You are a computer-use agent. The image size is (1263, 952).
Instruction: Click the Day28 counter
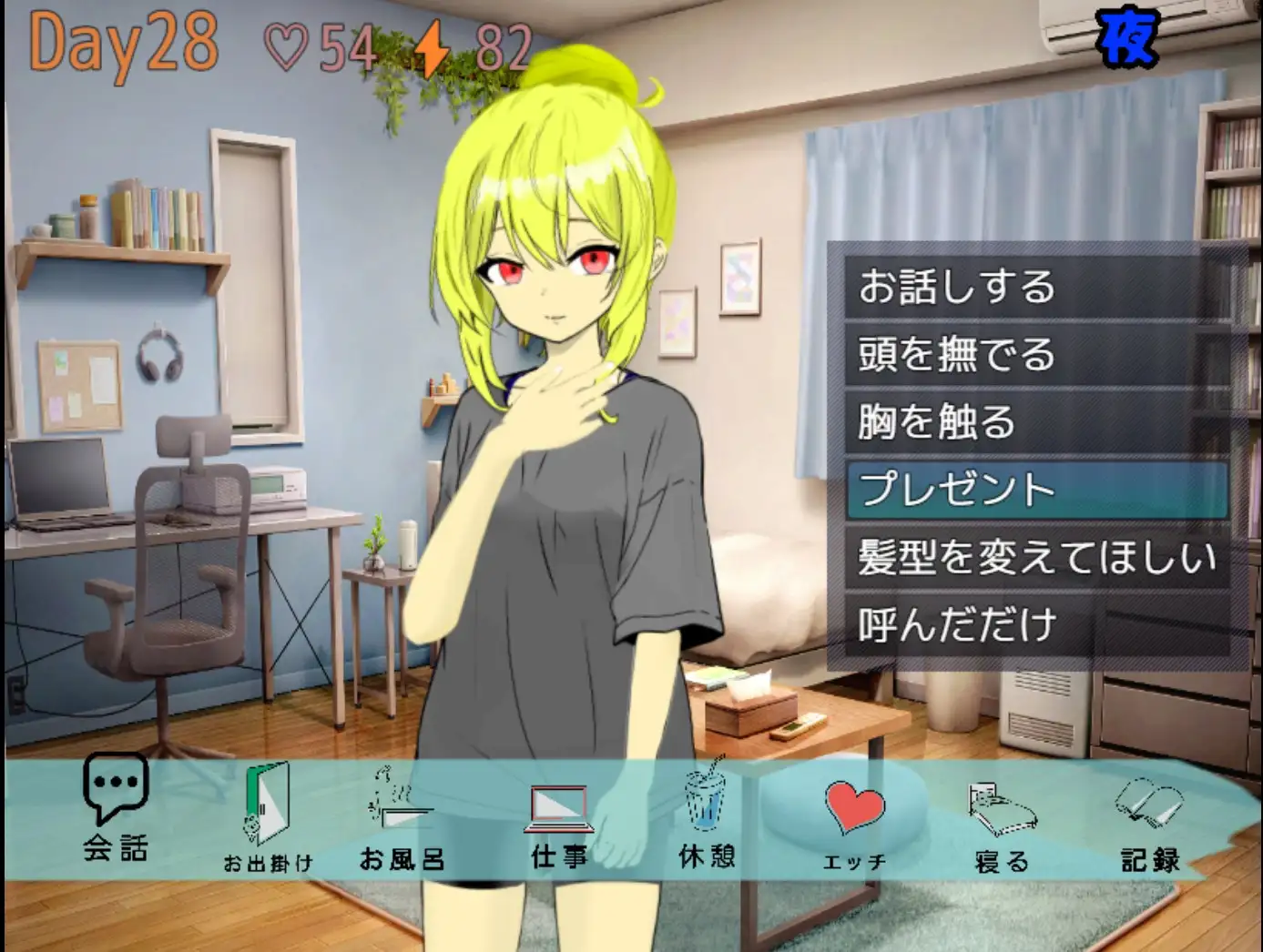coord(121,39)
